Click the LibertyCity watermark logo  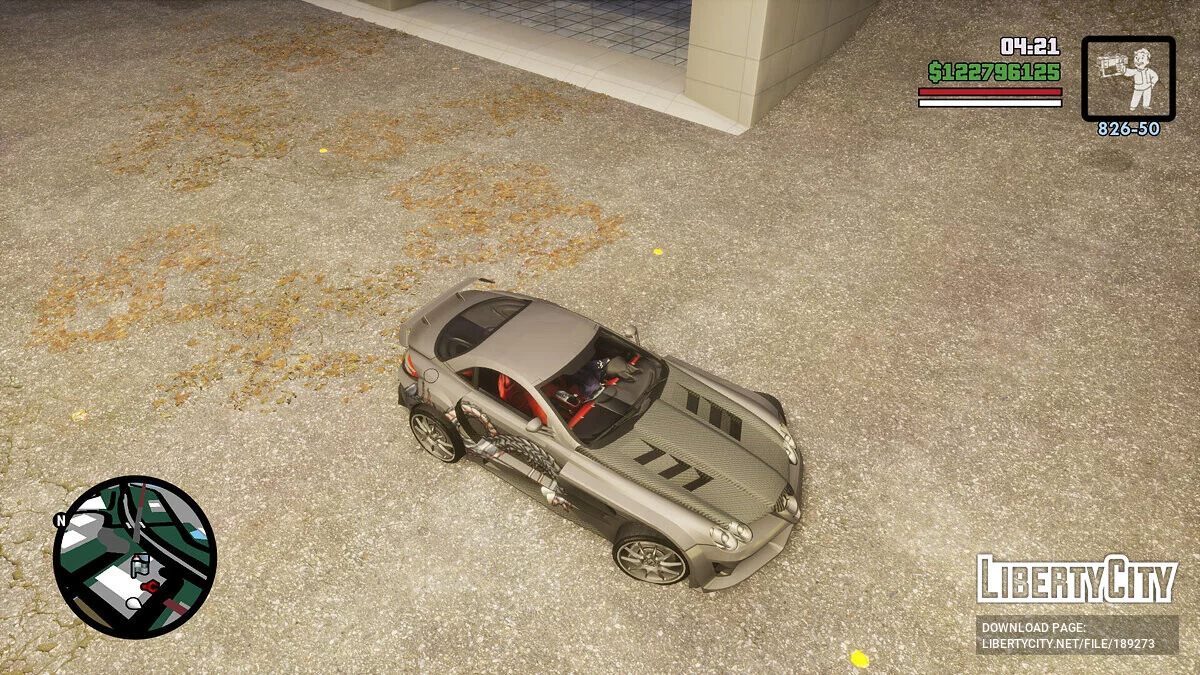pos(1076,580)
